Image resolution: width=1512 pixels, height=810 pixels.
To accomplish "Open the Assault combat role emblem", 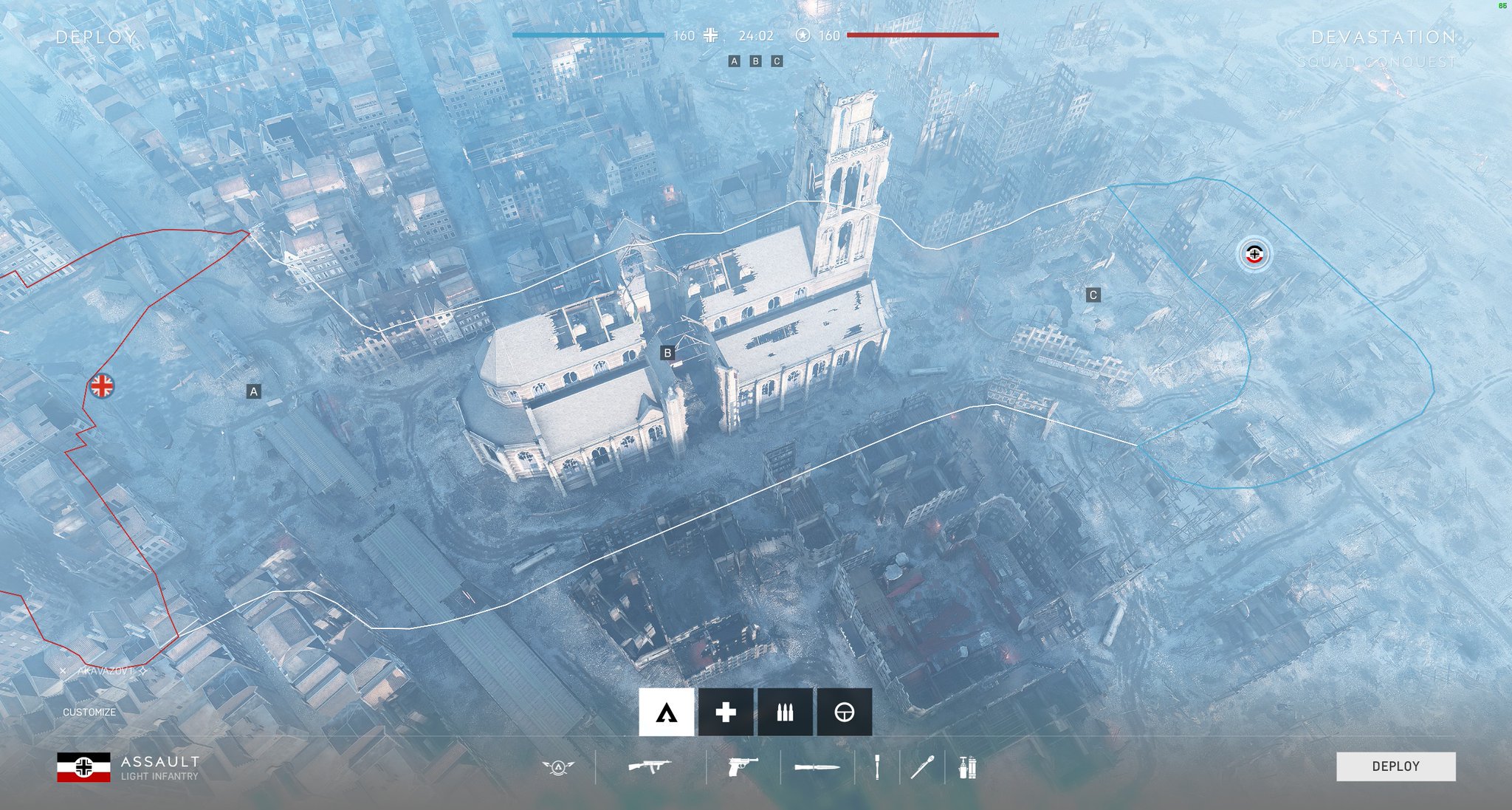I will 558,768.
